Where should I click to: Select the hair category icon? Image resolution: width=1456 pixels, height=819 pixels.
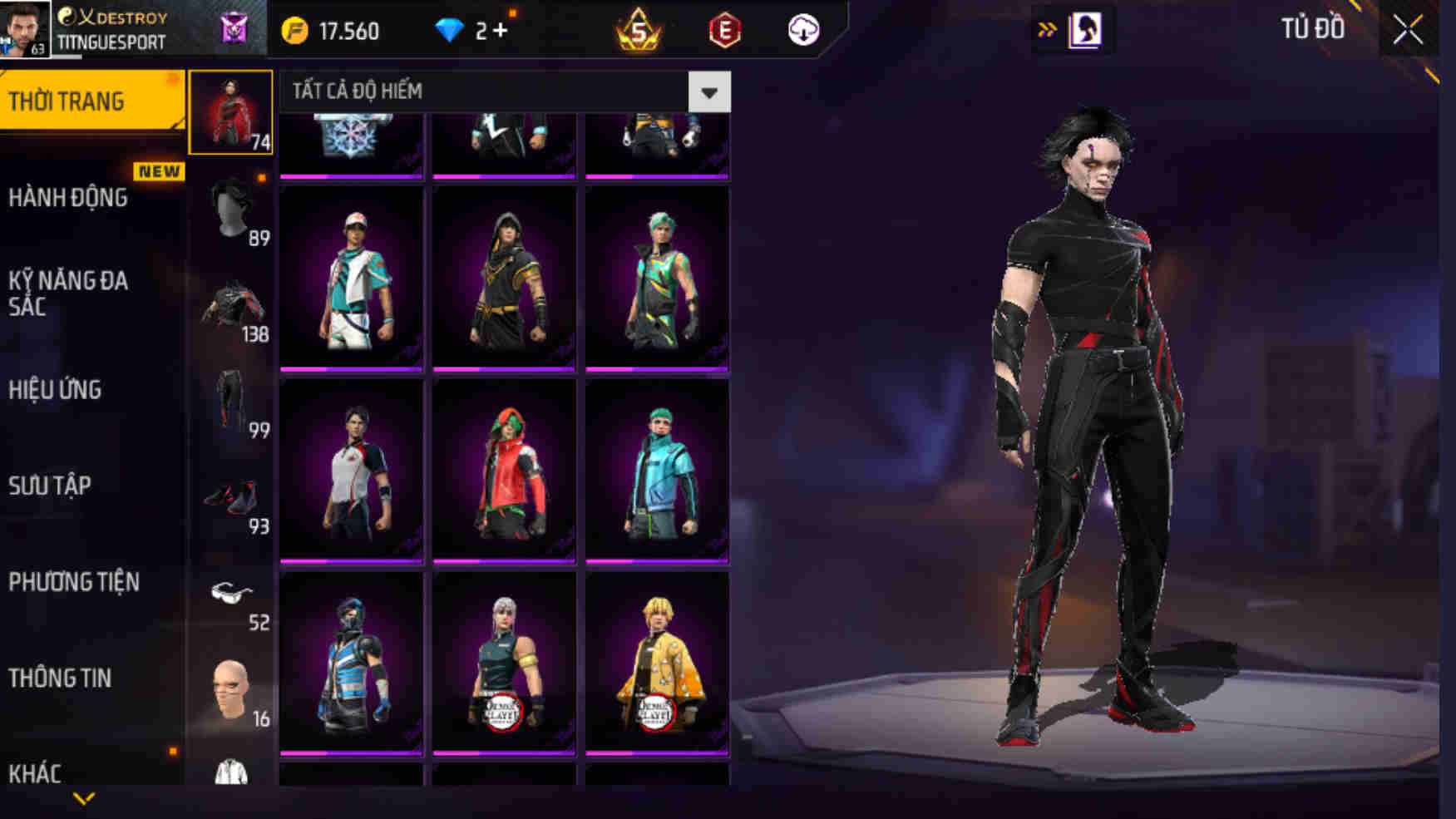click(230, 212)
